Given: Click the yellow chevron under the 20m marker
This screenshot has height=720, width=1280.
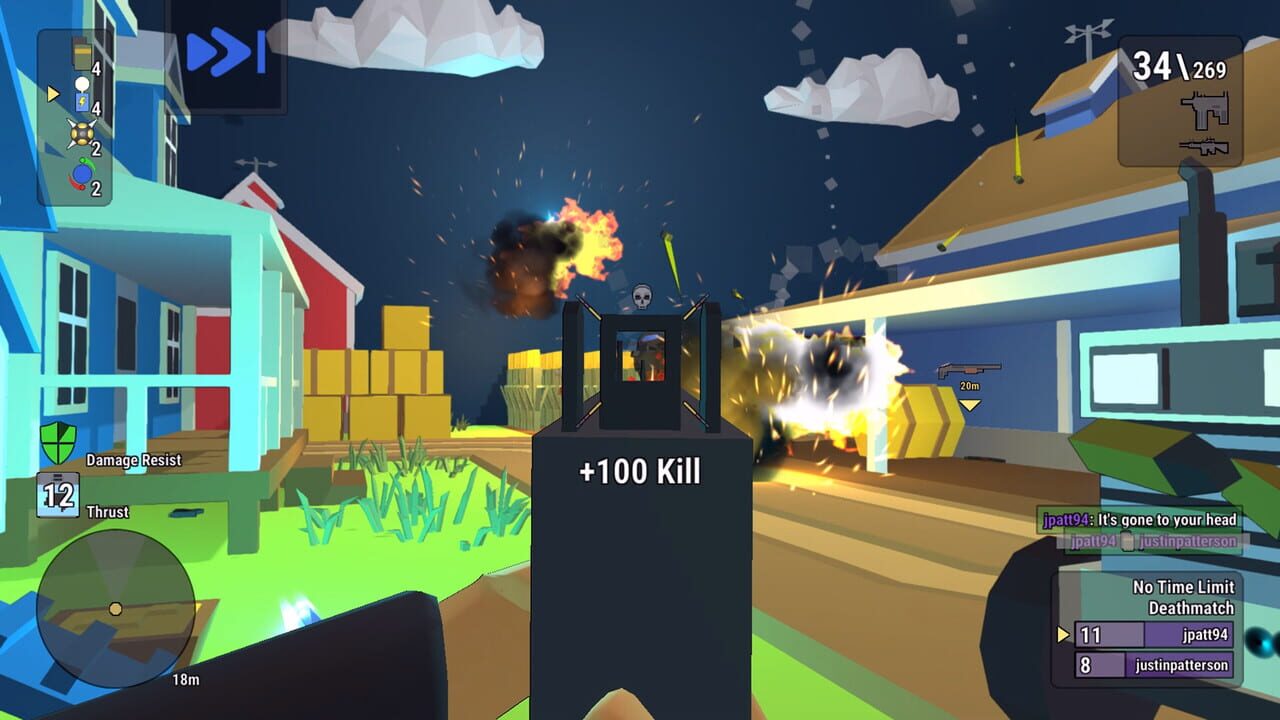Looking at the screenshot, I should pos(969,404).
